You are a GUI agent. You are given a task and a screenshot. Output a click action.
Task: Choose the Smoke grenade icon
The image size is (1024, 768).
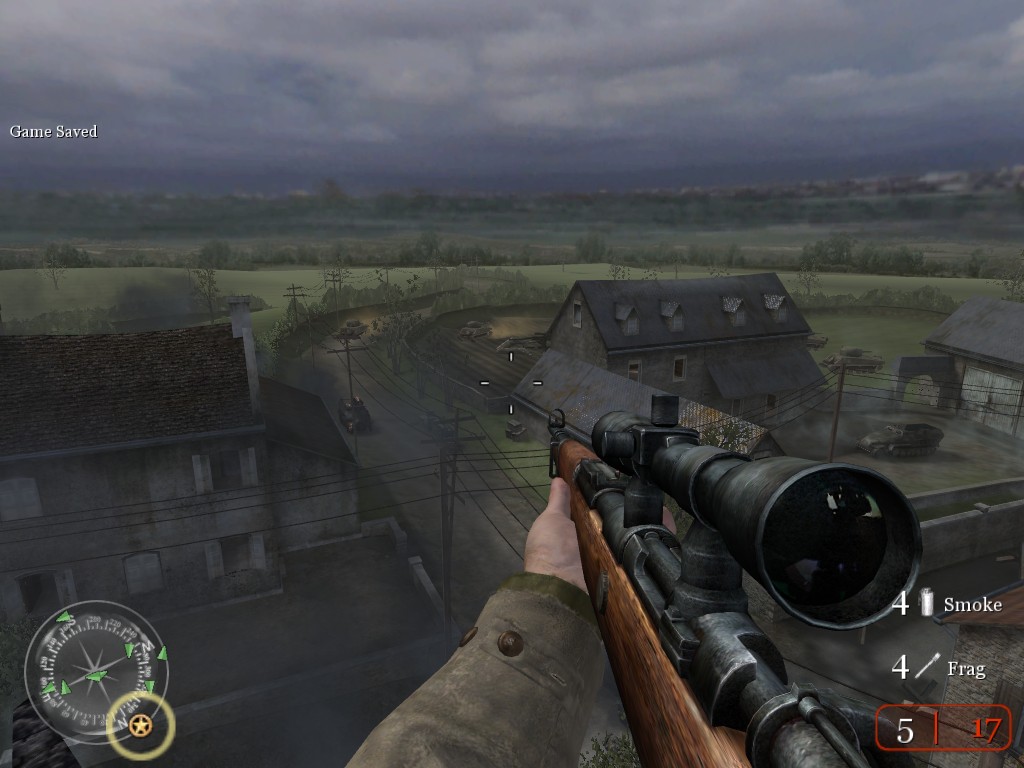[927, 603]
